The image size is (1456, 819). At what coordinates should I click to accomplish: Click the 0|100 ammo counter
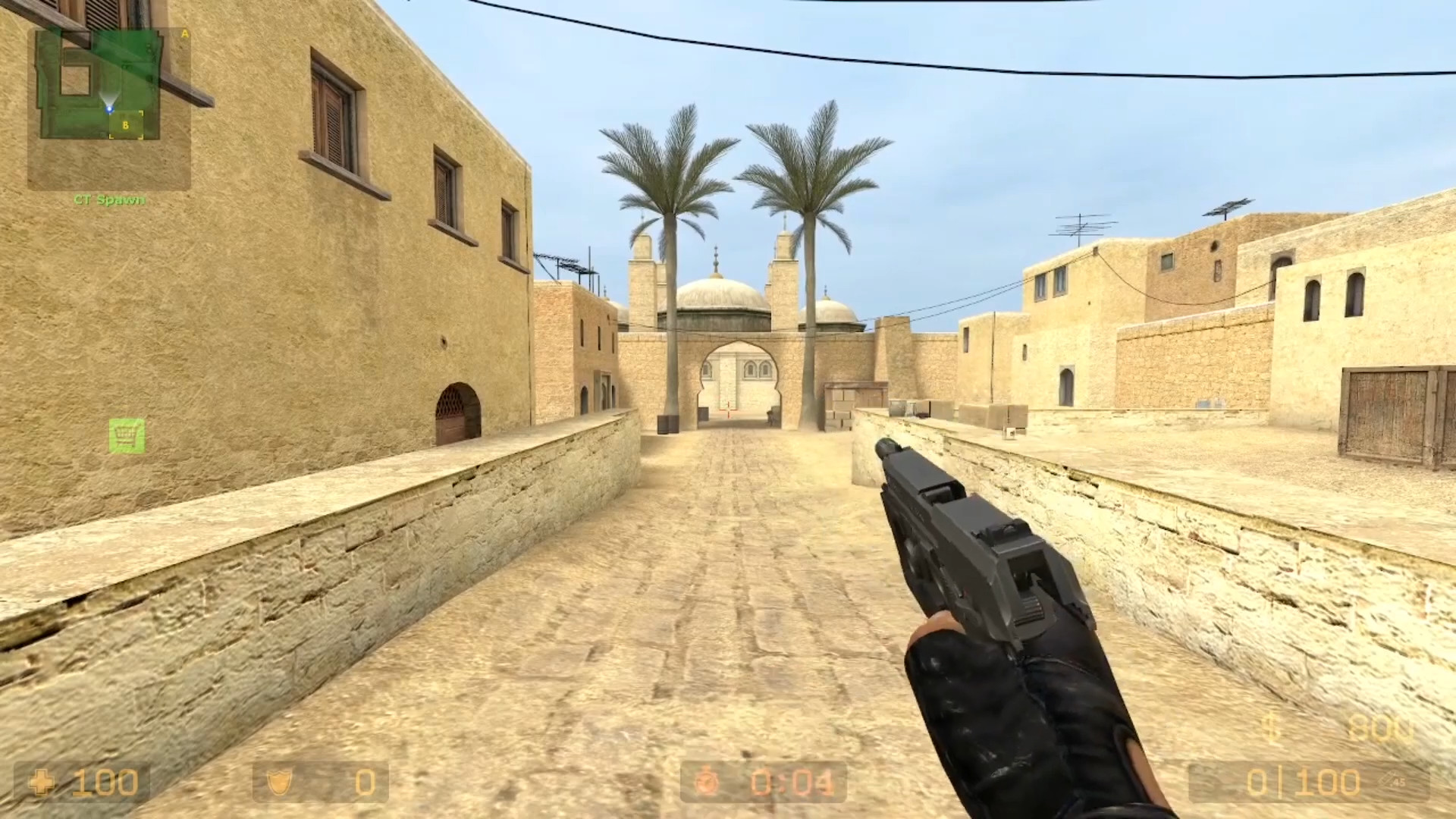[x=1303, y=780]
